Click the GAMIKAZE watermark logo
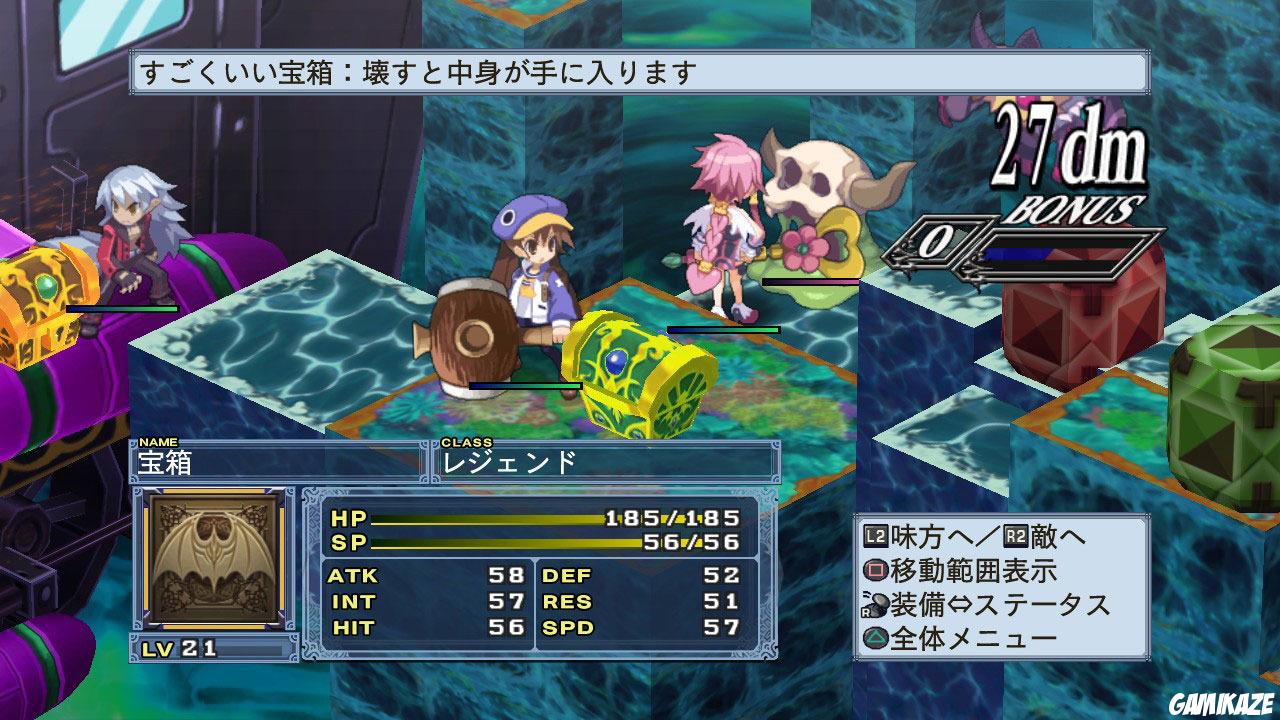Screen dimensions: 1280x720 pos(1222,705)
